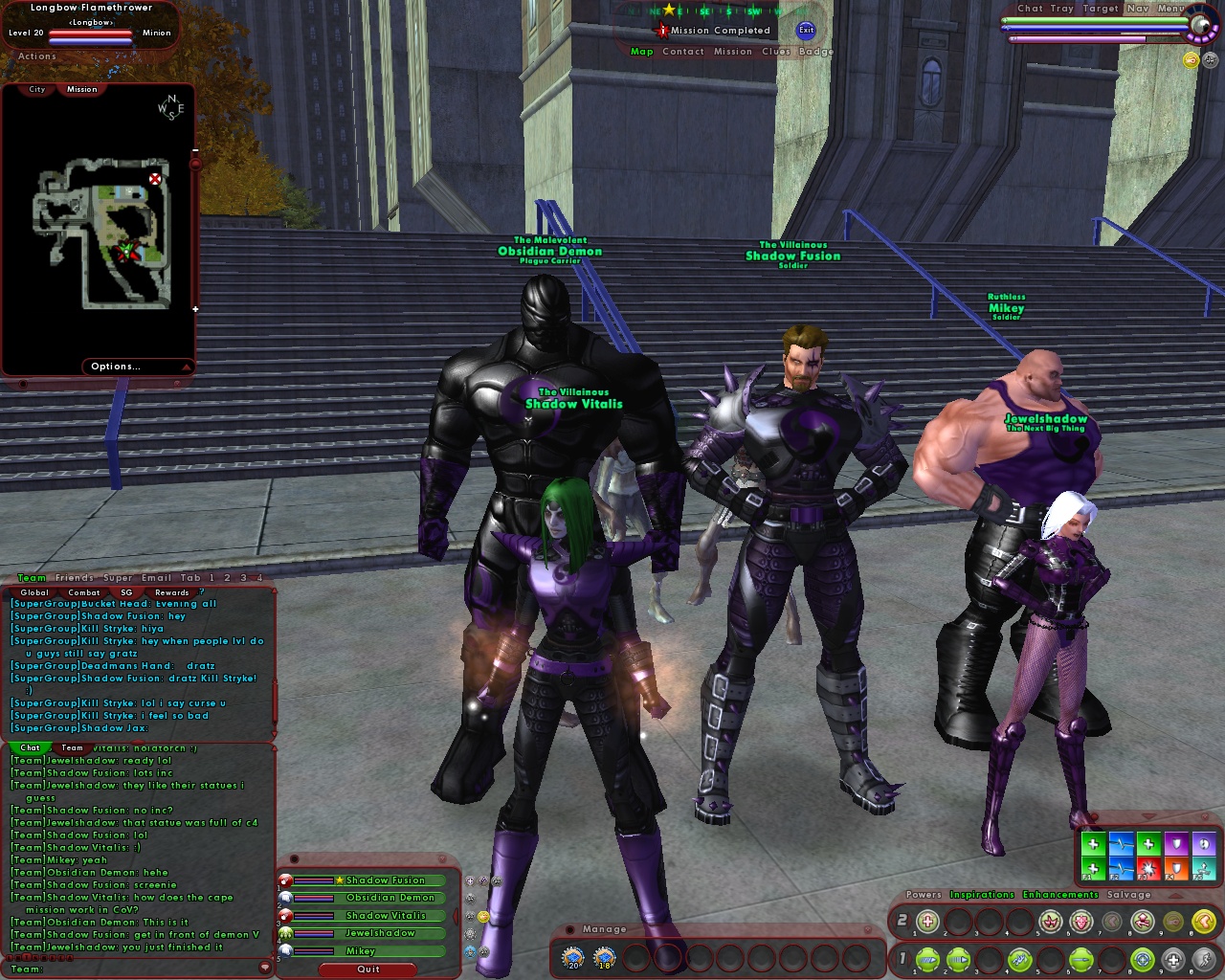
Task: Click the minimap zoom plus control
Action: click(x=195, y=309)
